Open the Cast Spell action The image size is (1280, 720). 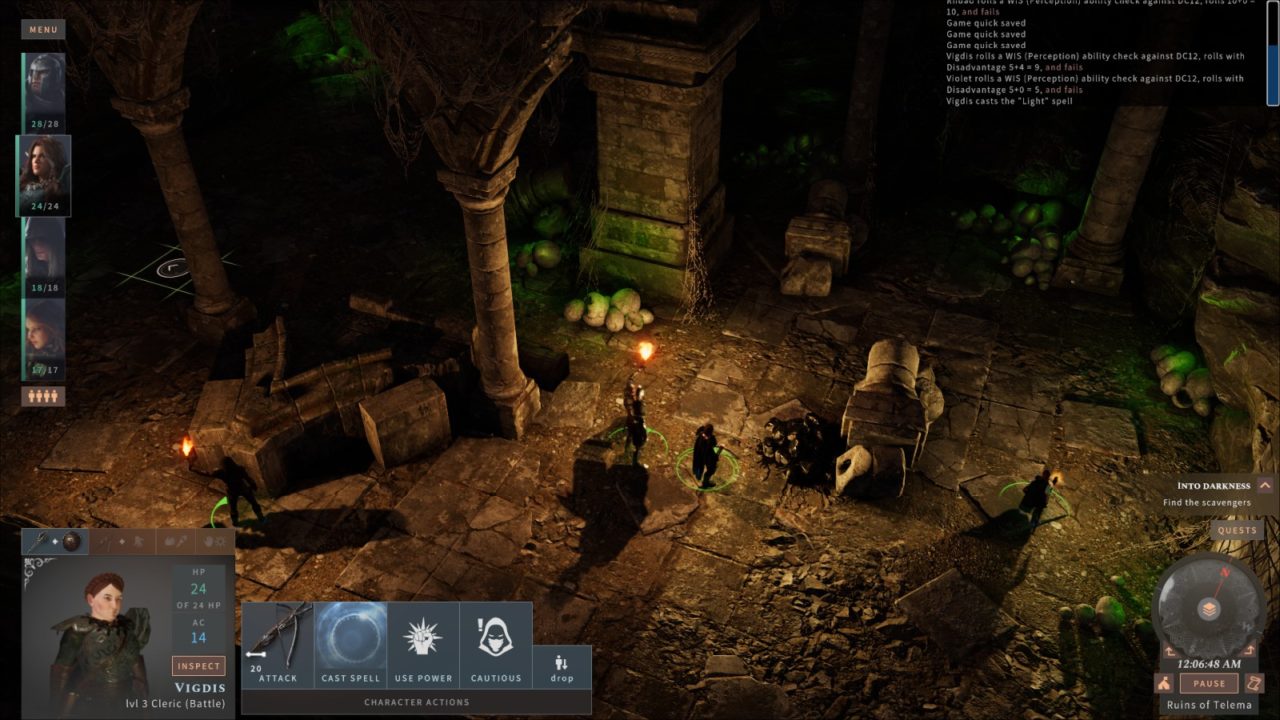[351, 645]
